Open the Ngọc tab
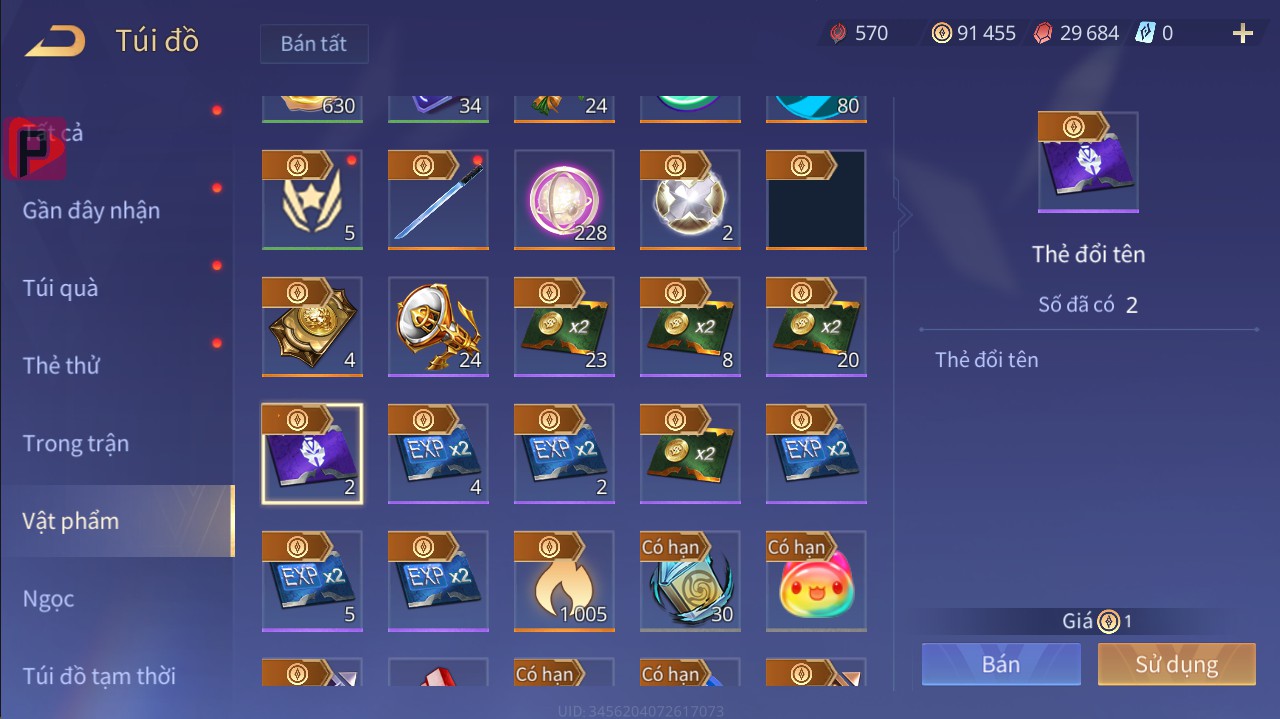 pyautogui.click(x=49, y=599)
